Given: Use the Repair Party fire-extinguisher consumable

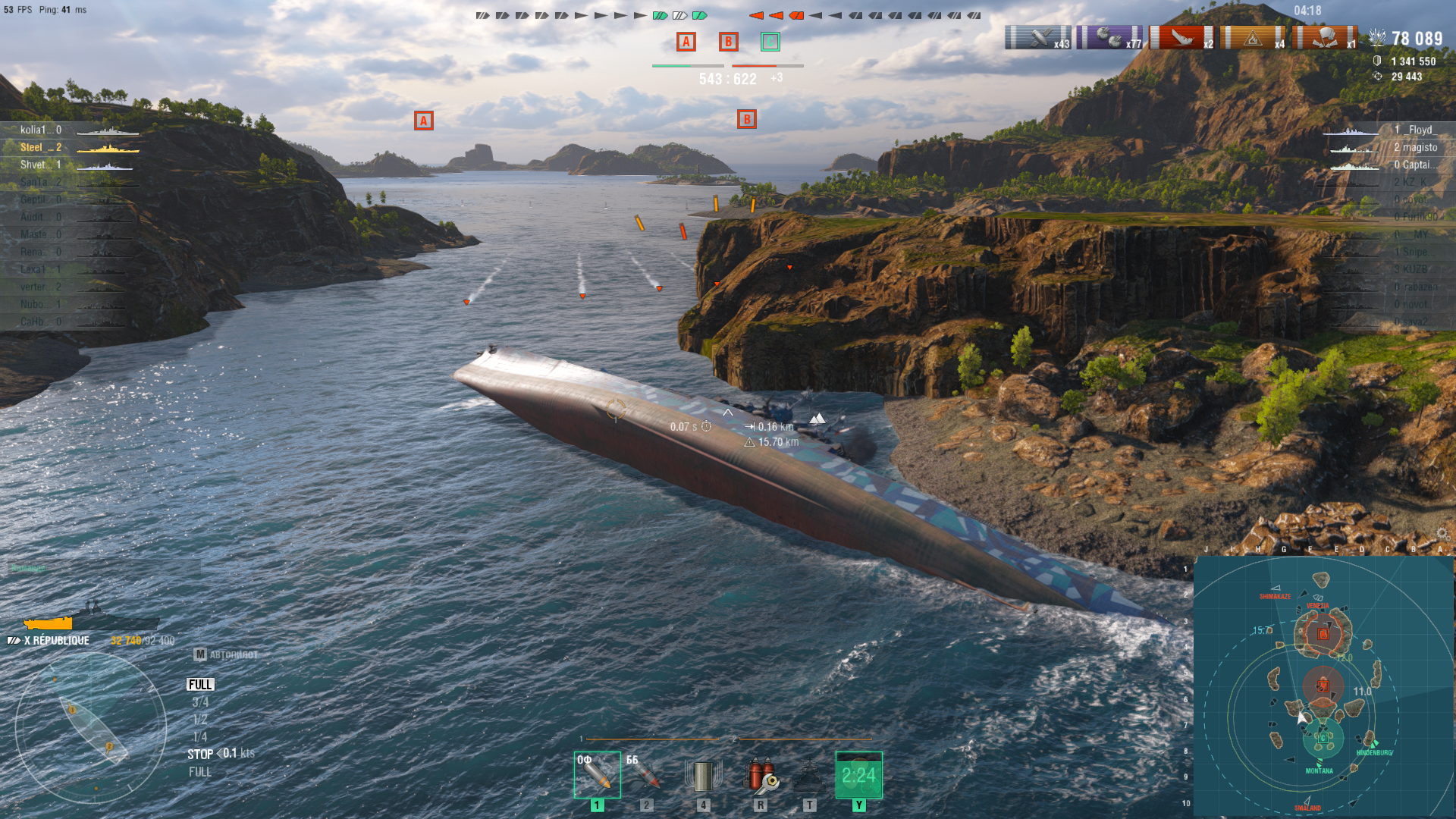Looking at the screenshot, I should (761, 775).
